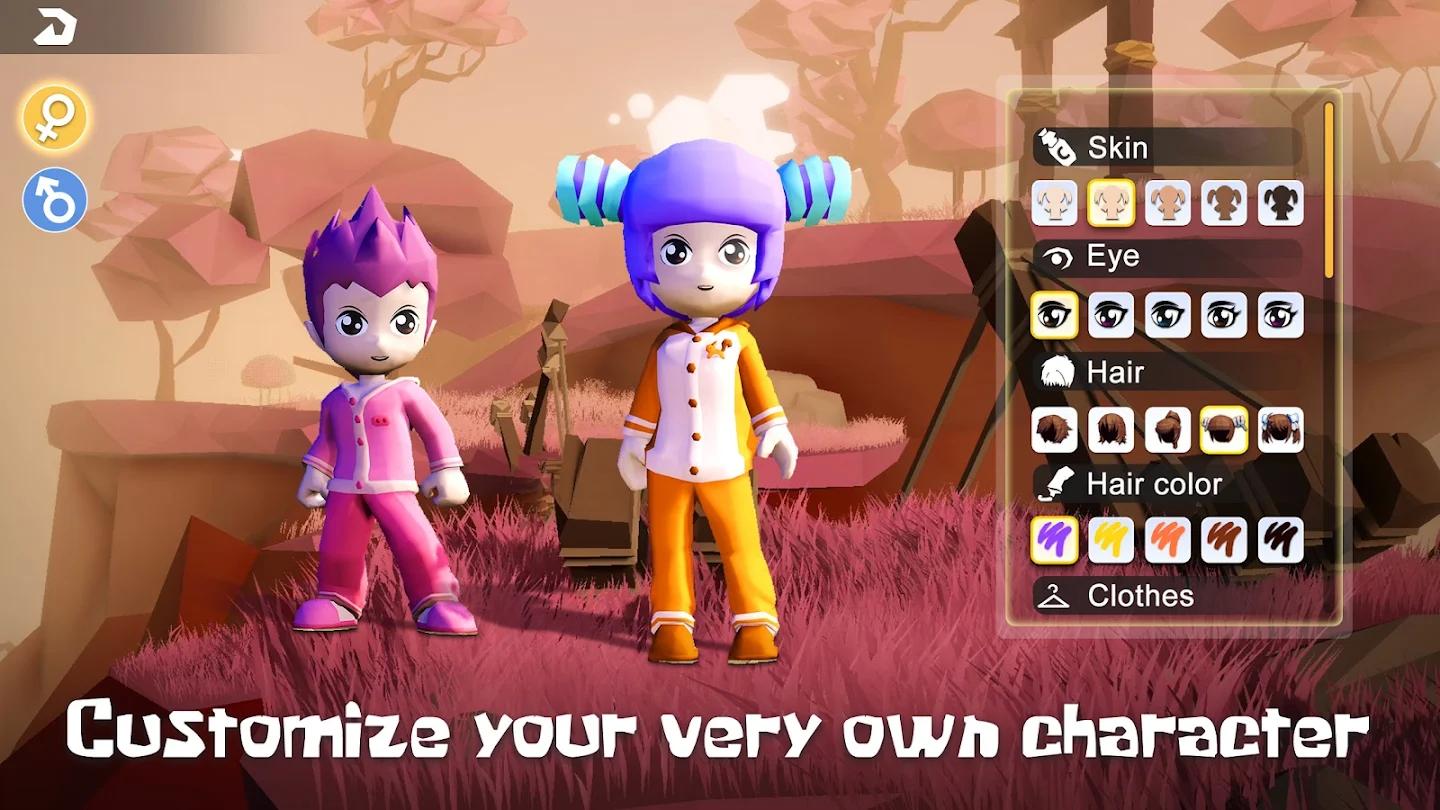Select the second eye style option
The height and width of the screenshot is (810, 1440).
[x=1111, y=318]
